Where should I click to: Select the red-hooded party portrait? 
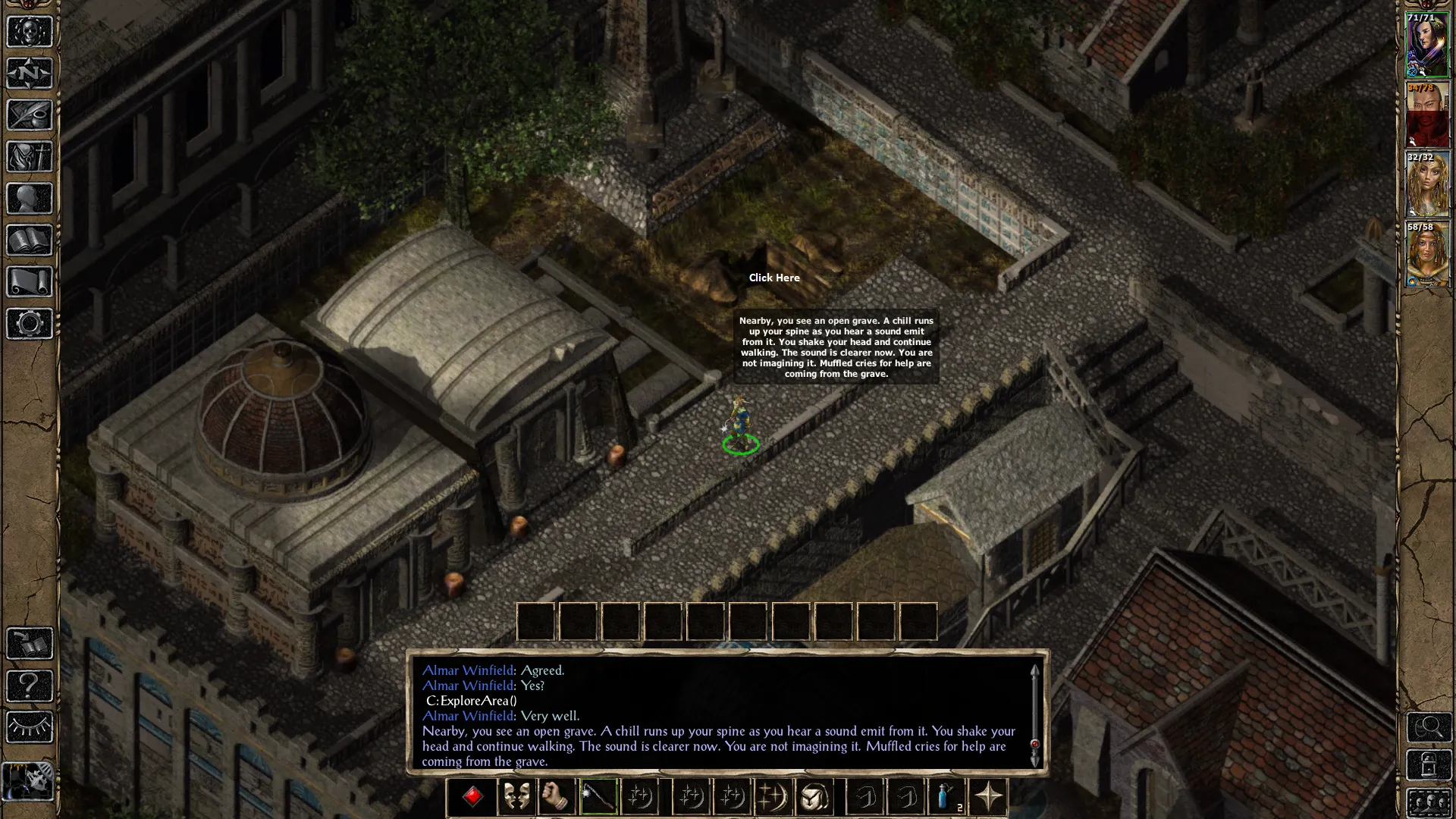[1427, 115]
